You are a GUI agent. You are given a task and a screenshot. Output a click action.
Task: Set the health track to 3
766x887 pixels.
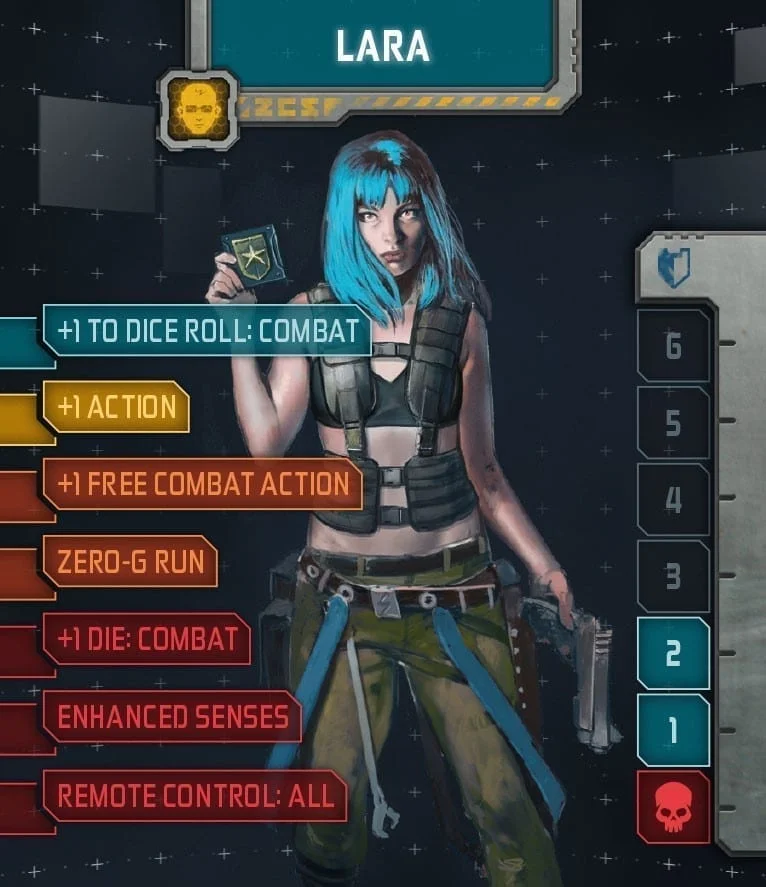tap(673, 577)
